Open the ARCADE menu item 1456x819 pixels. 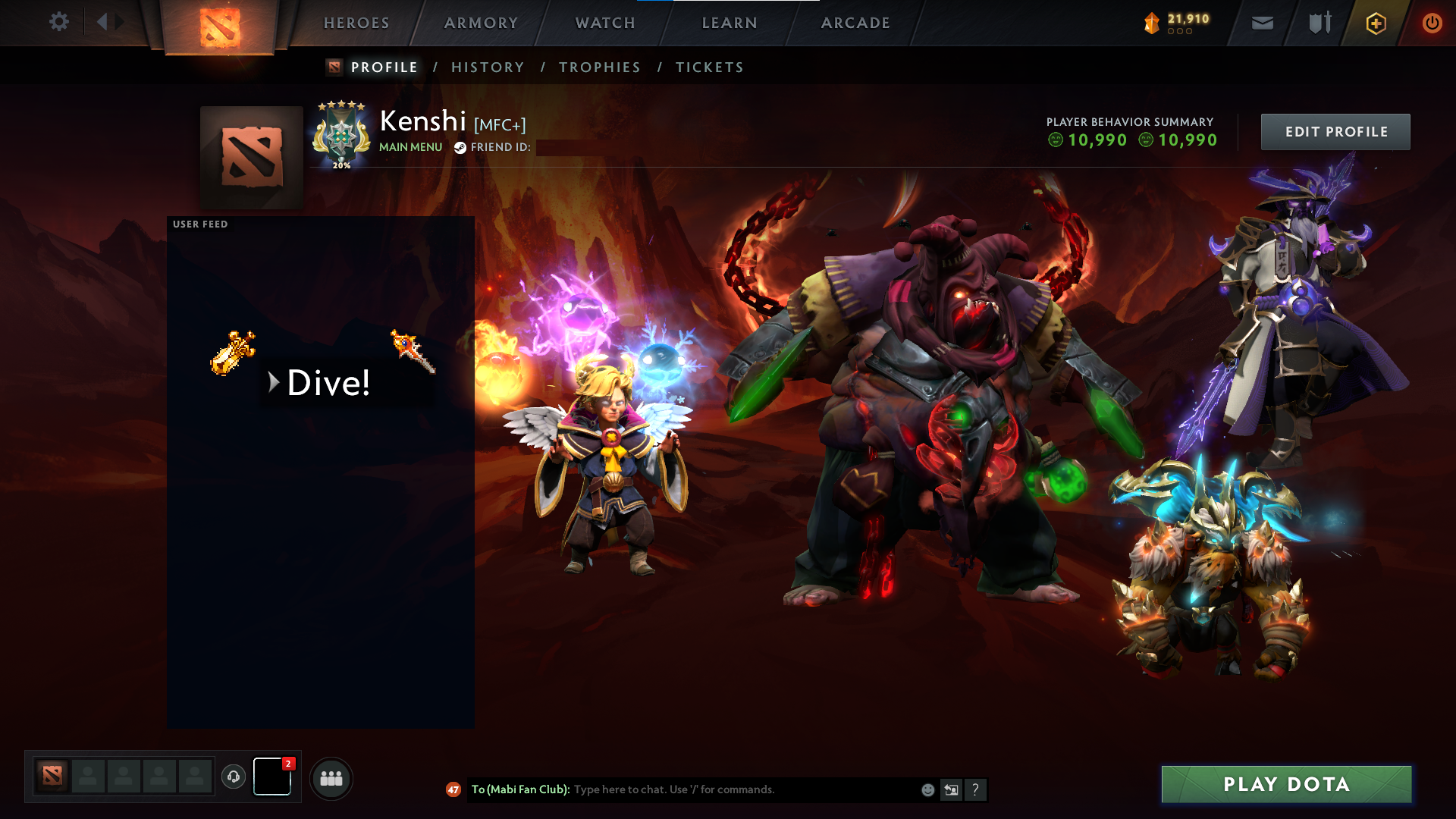click(x=855, y=23)
